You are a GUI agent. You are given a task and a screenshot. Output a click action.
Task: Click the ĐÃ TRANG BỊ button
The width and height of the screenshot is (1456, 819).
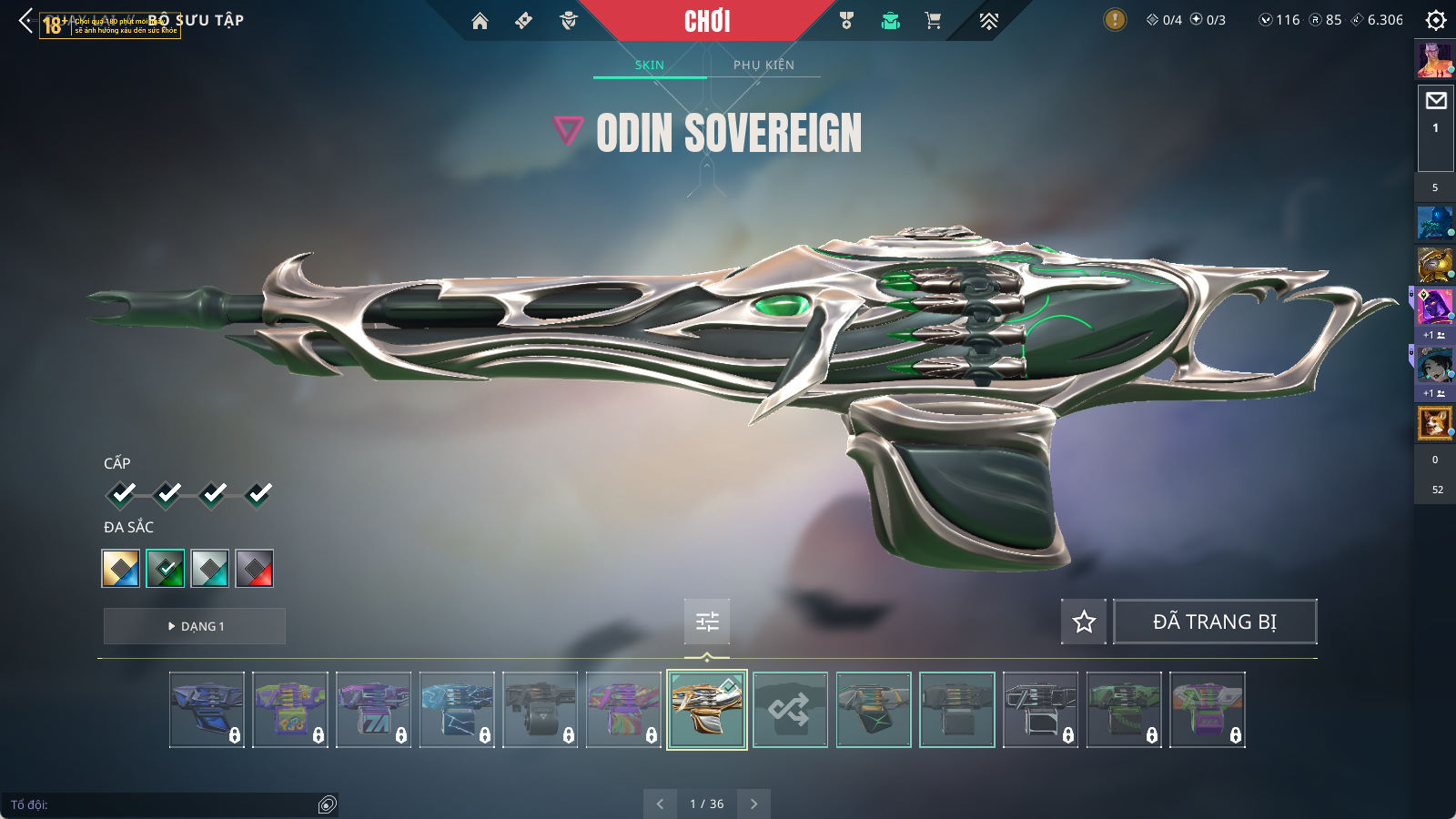point(1215,622)
